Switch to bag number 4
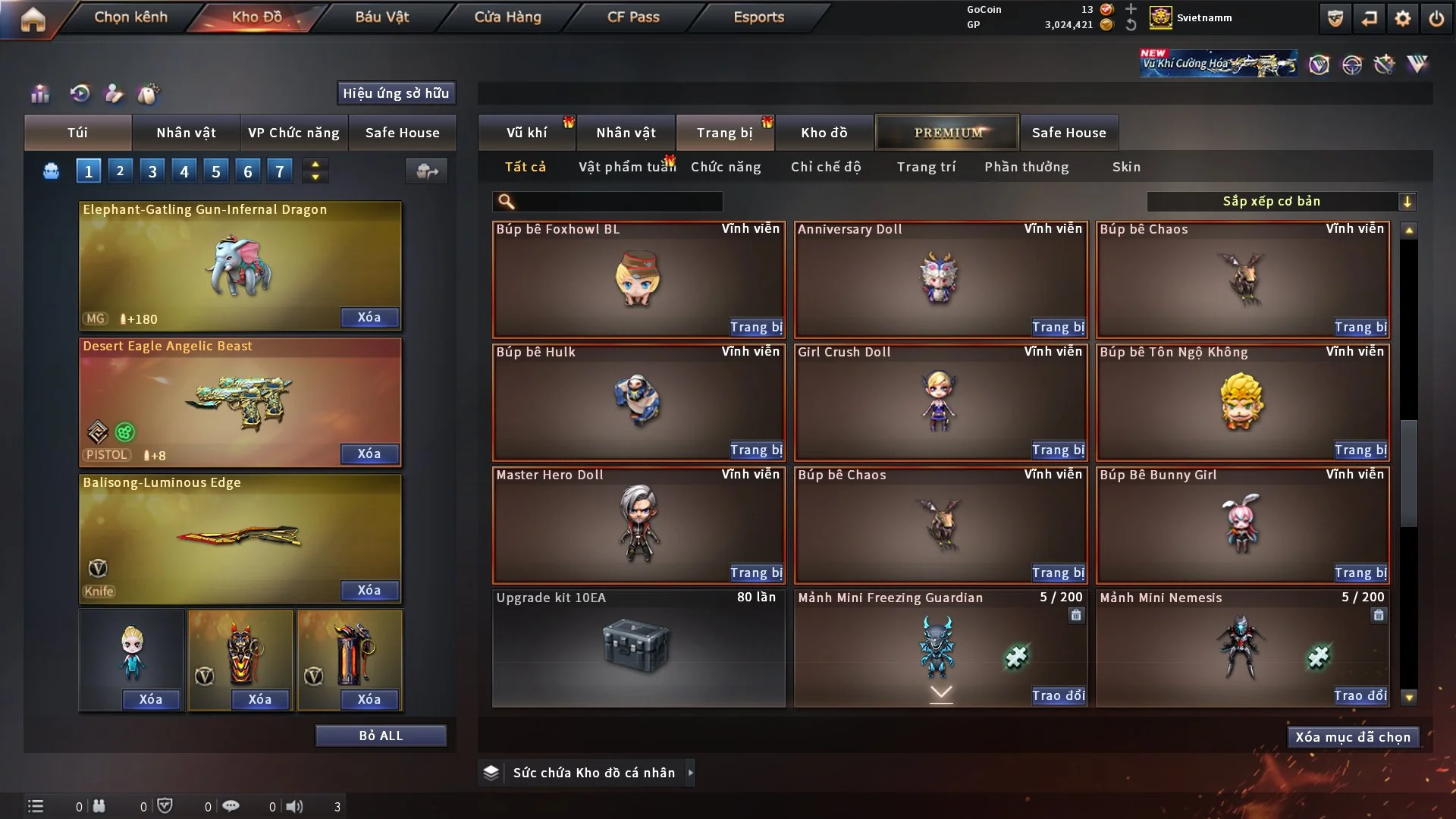1456x819 pixels. (184, 171)
